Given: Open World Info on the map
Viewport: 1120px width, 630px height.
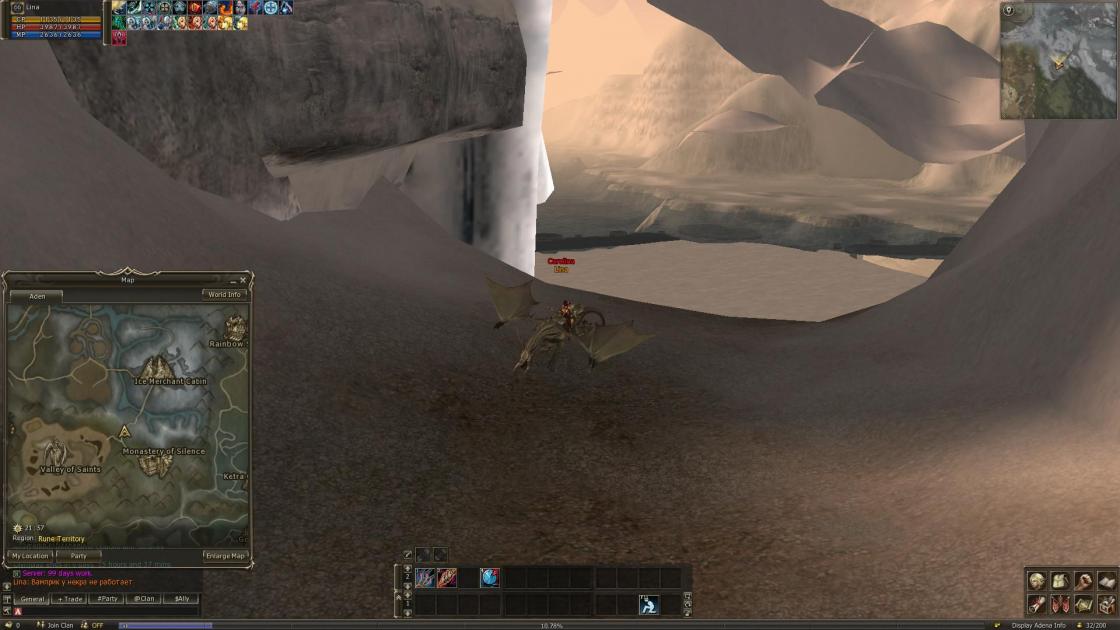Looking at the screenshot, I should point(224,295).
